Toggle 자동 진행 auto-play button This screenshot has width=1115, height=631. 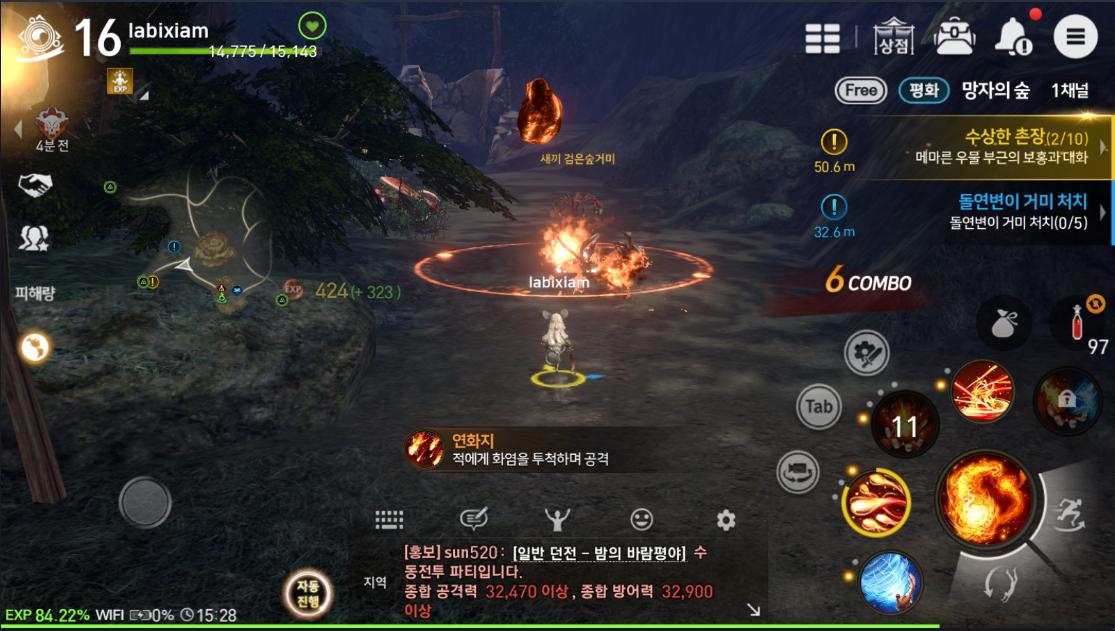pos(307,593)
